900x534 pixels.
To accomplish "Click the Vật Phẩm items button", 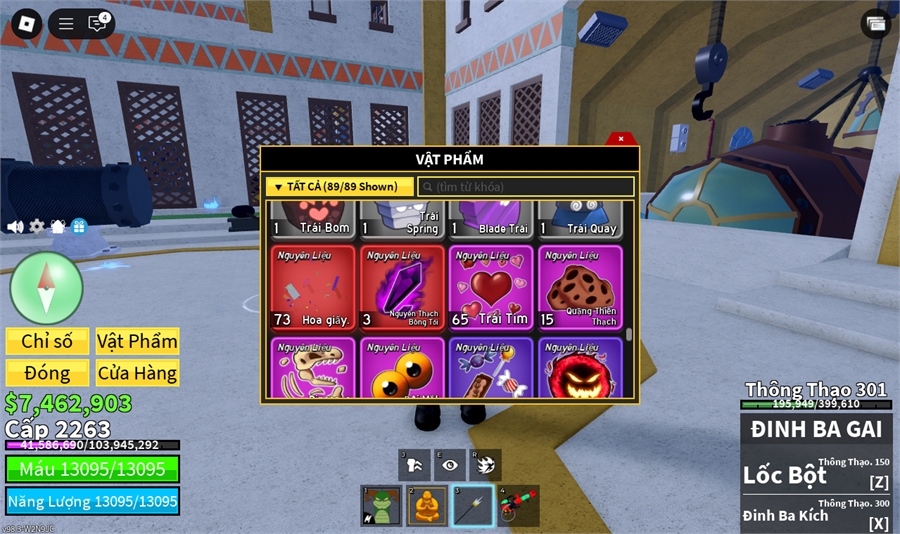I will pos(137,341).
